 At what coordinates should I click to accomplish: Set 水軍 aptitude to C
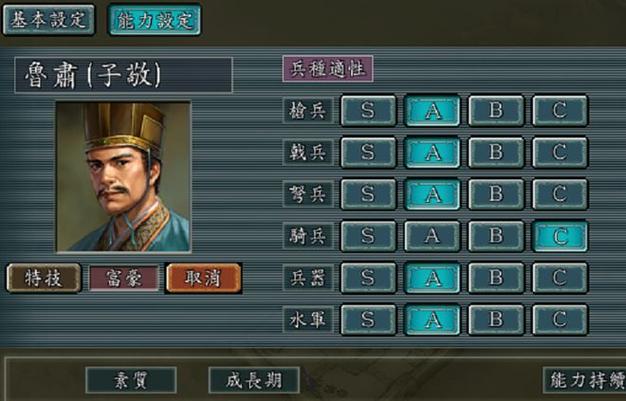pos(560,320)
